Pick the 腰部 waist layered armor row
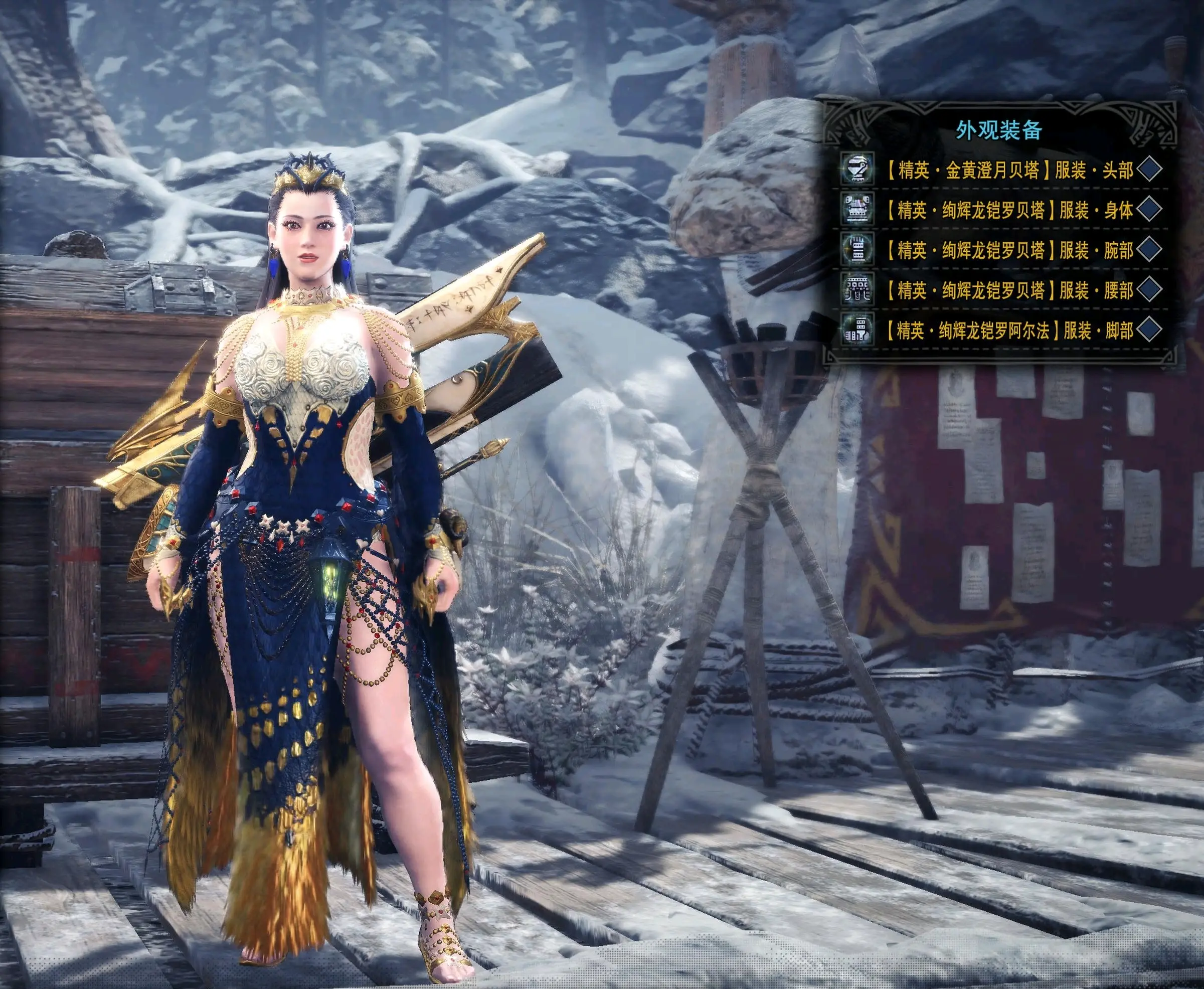Screen dimensions: 1204x989 [1008, 290]
